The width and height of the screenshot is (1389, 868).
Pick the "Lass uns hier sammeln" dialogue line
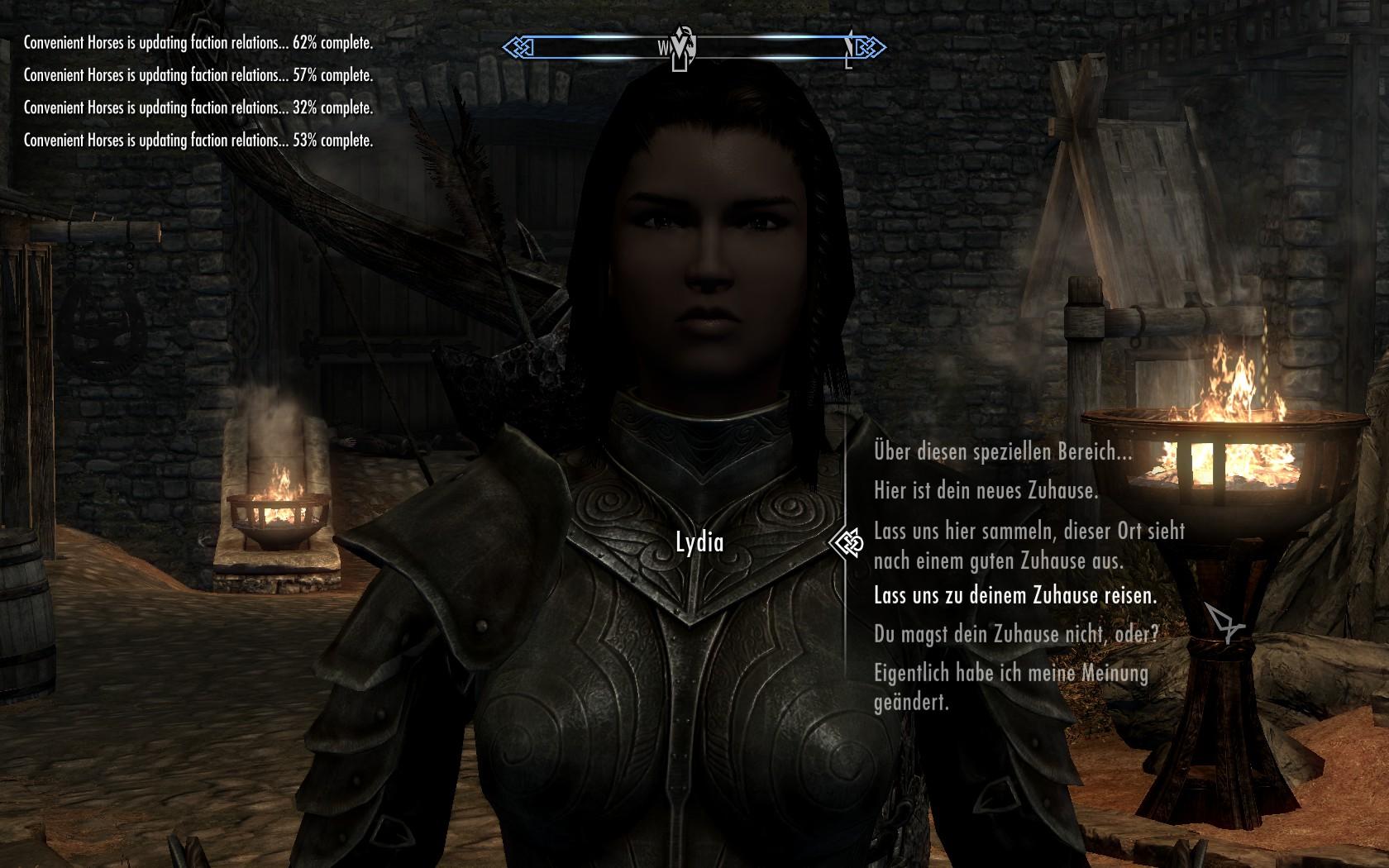click(1029, 546)
